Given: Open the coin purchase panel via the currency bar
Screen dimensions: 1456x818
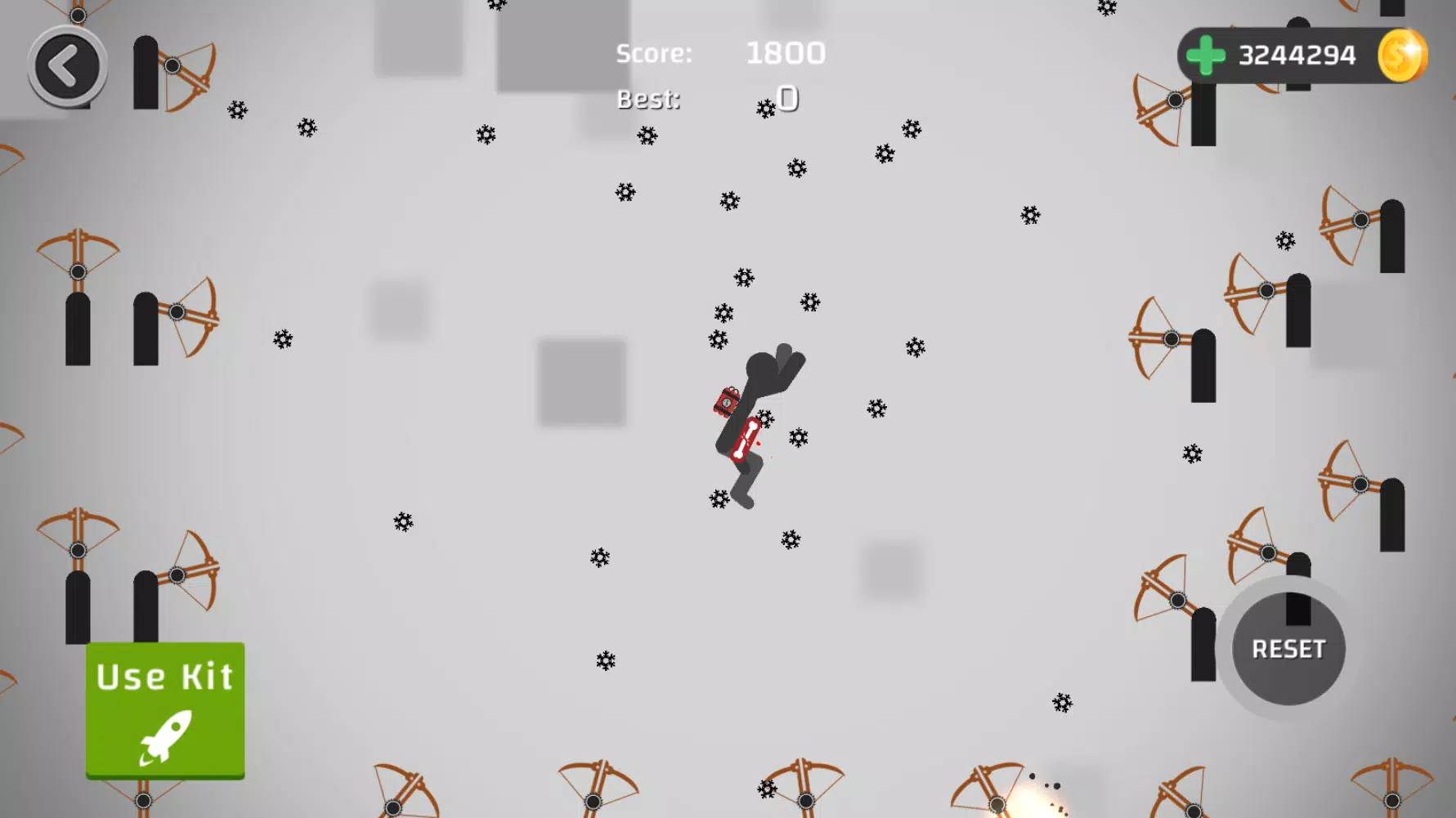Looking at the screenshot, I should point(1203,55).
